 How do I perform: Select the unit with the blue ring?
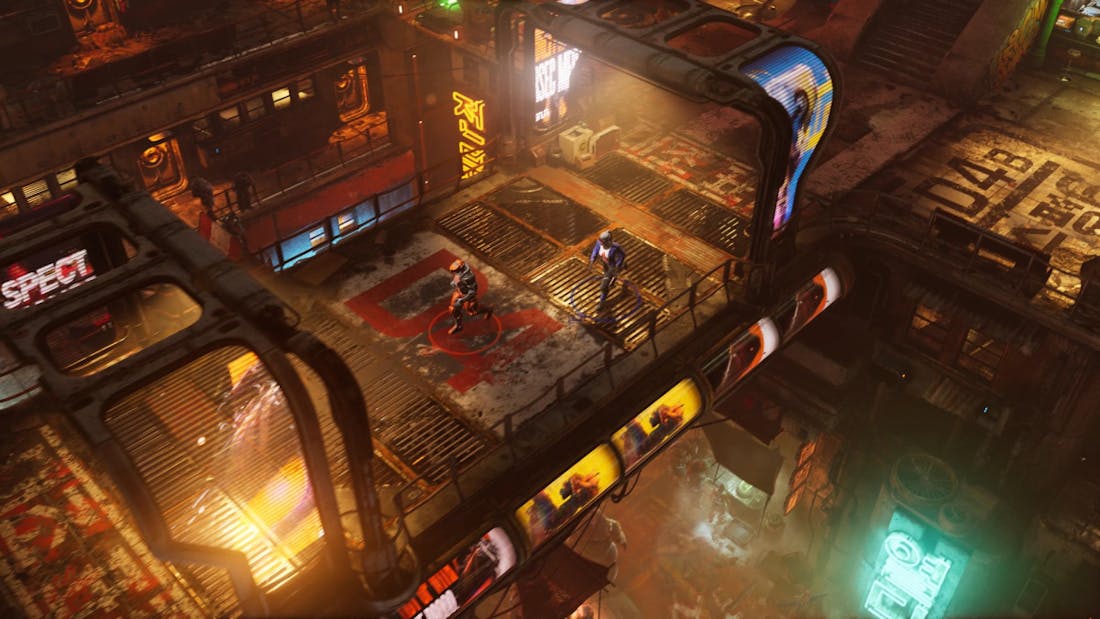606,268
